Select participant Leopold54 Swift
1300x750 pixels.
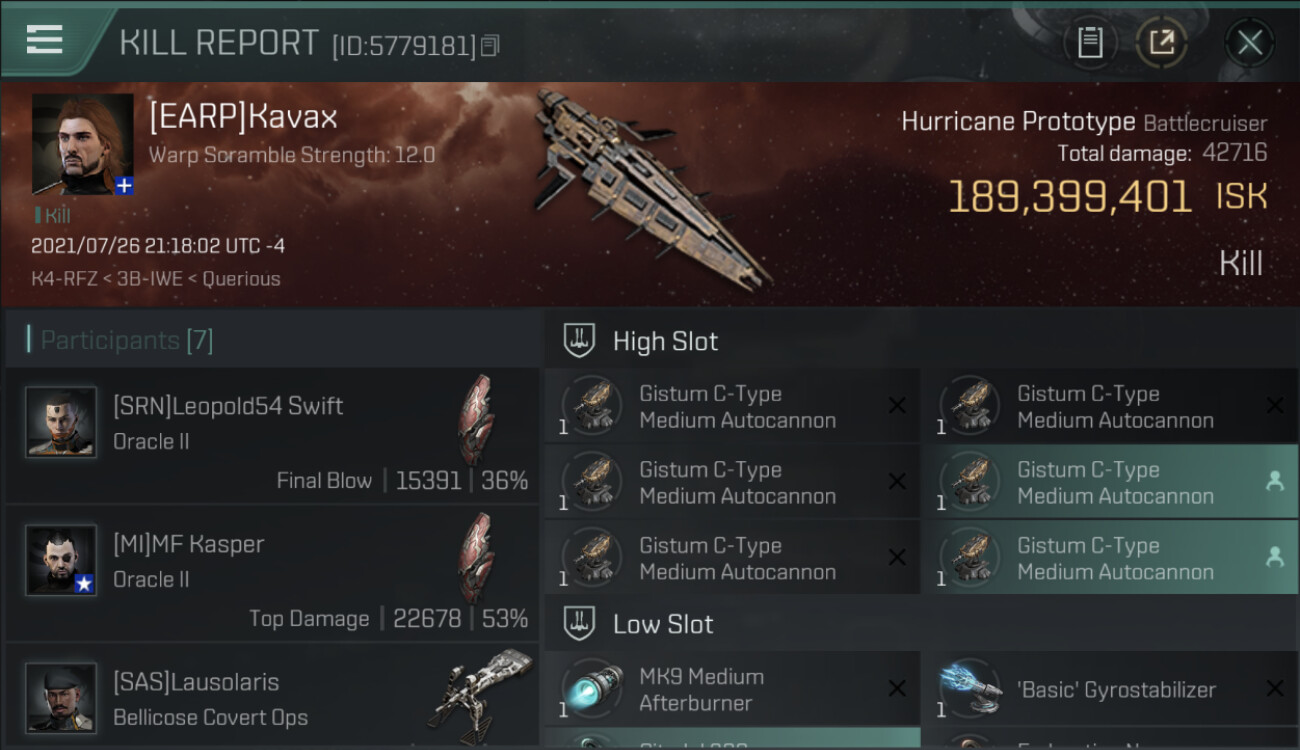(272, 435)
